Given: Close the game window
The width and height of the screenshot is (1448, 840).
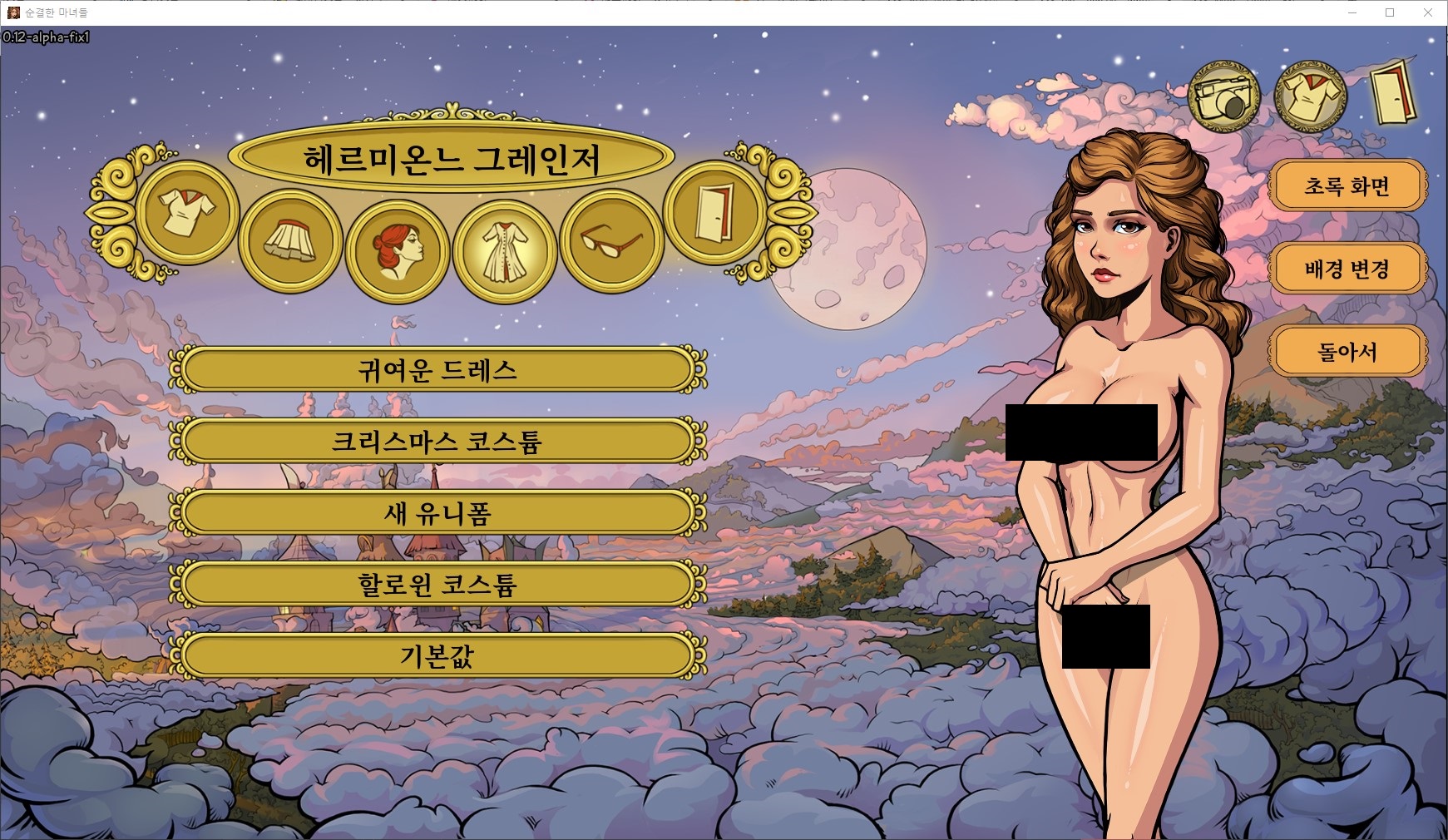Looking at the screenshot, I should tap(1428, 12).
